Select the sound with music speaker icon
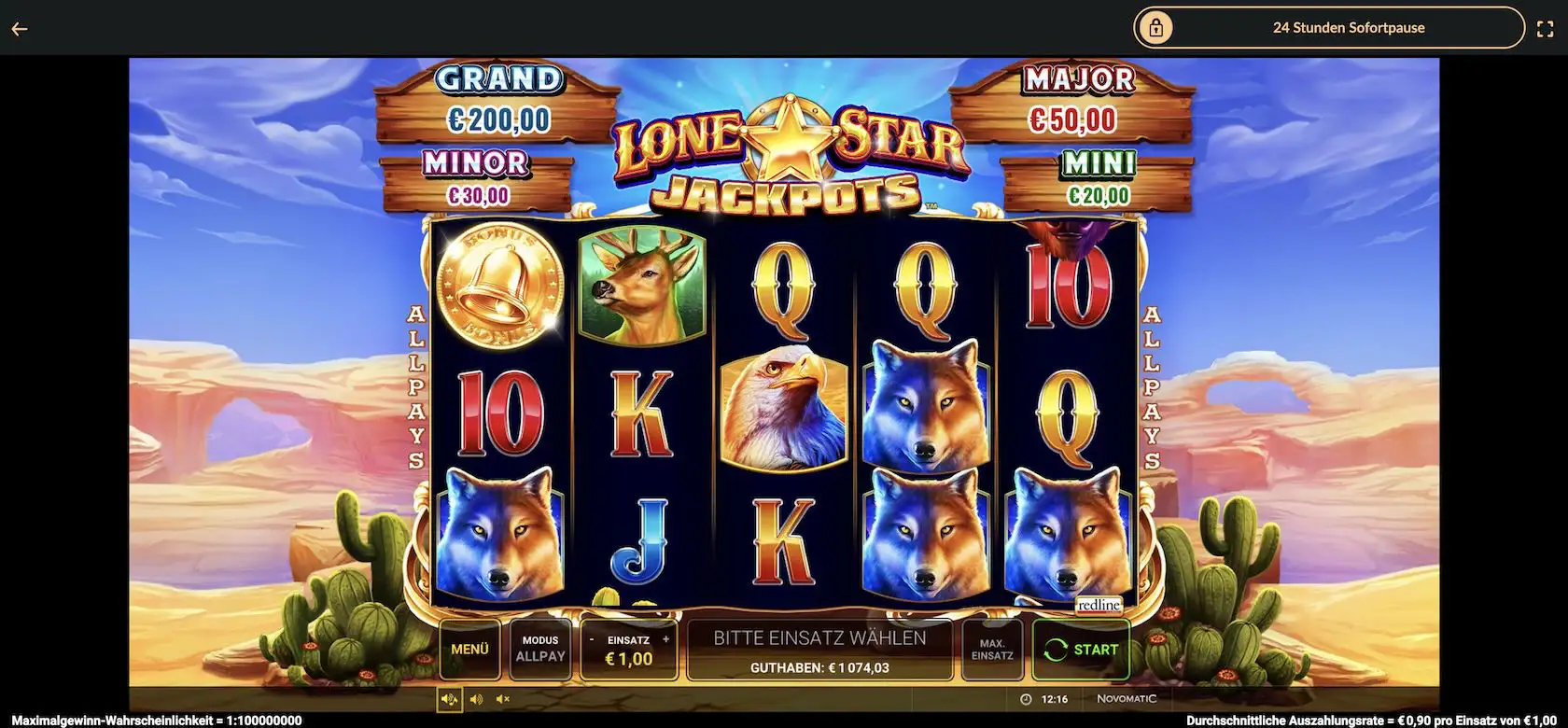Image resolution: width=1568 pixels, height=728 pixels. pos(449,697)
